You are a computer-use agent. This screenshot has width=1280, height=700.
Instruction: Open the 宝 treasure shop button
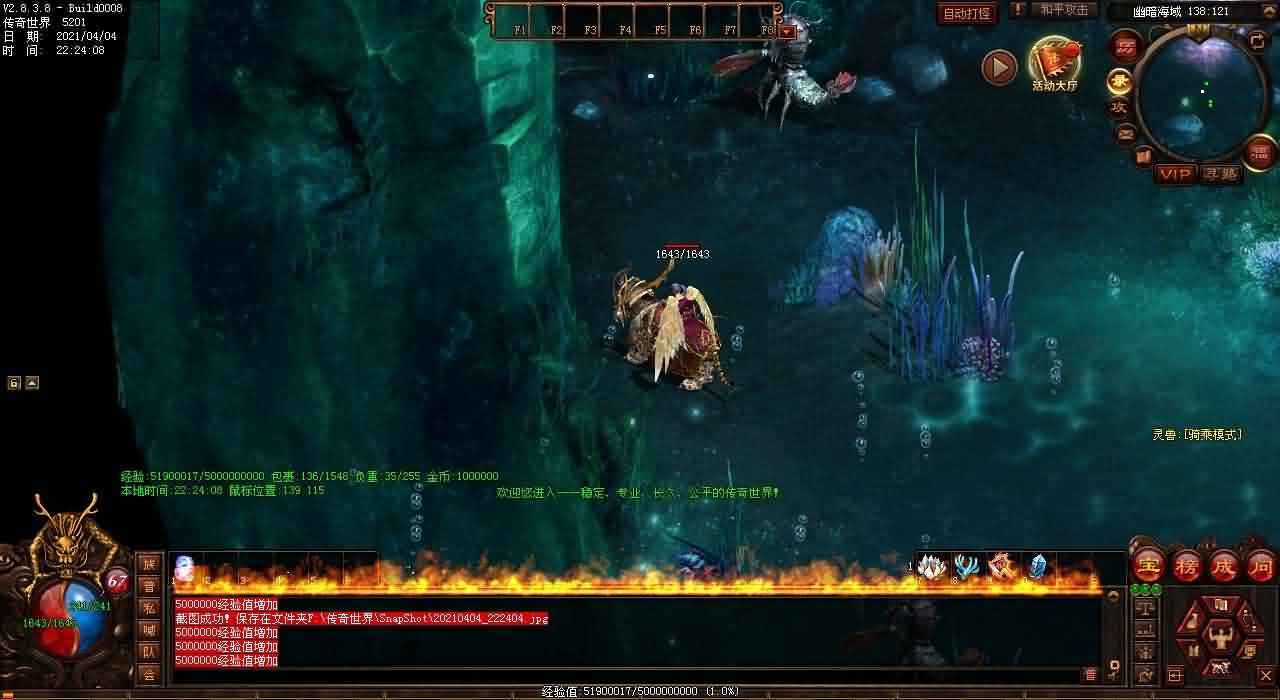tap(1149, 566)
